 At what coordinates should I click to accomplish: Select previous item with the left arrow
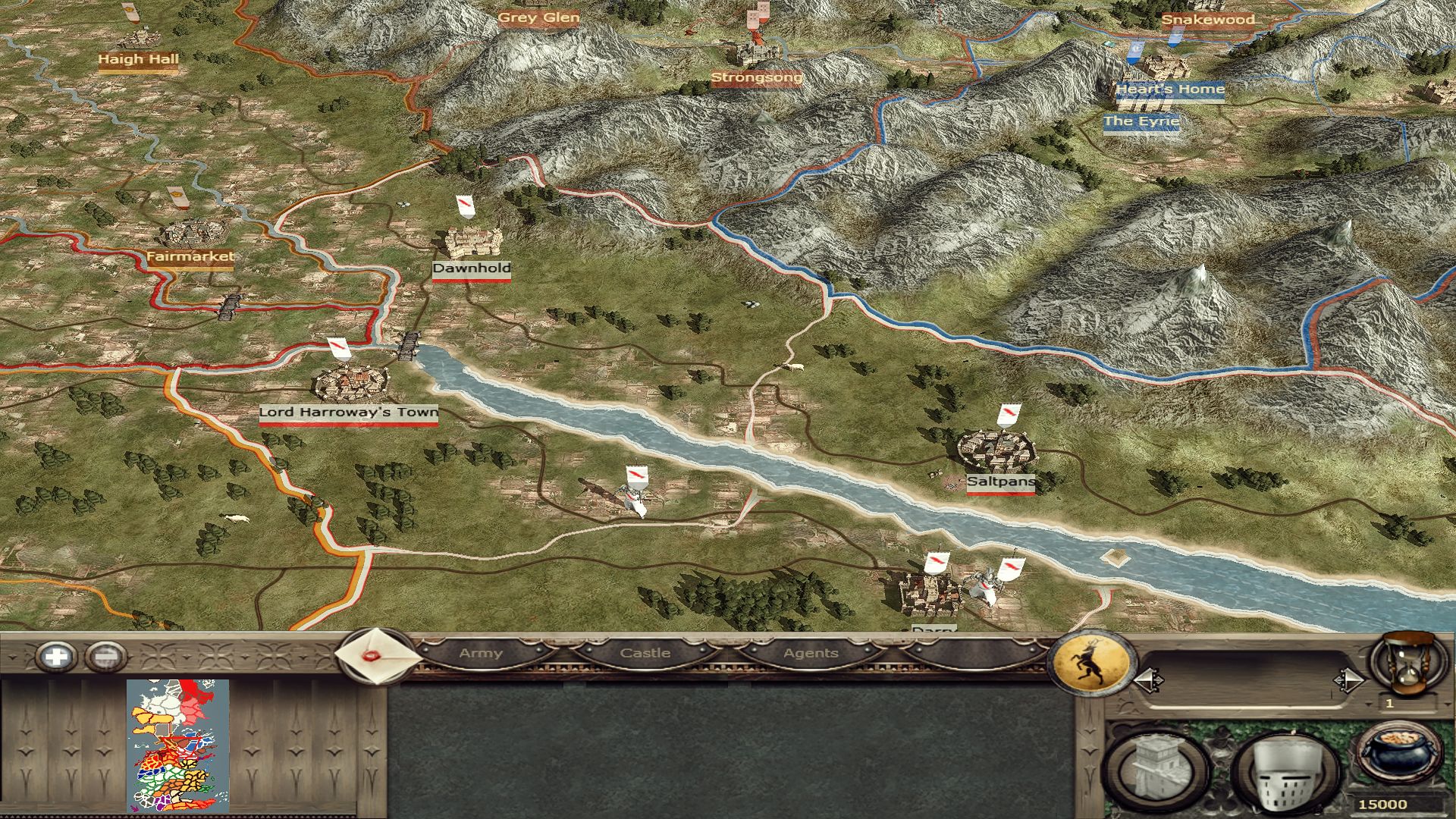pyautogui.click(x=1148, y=680)
